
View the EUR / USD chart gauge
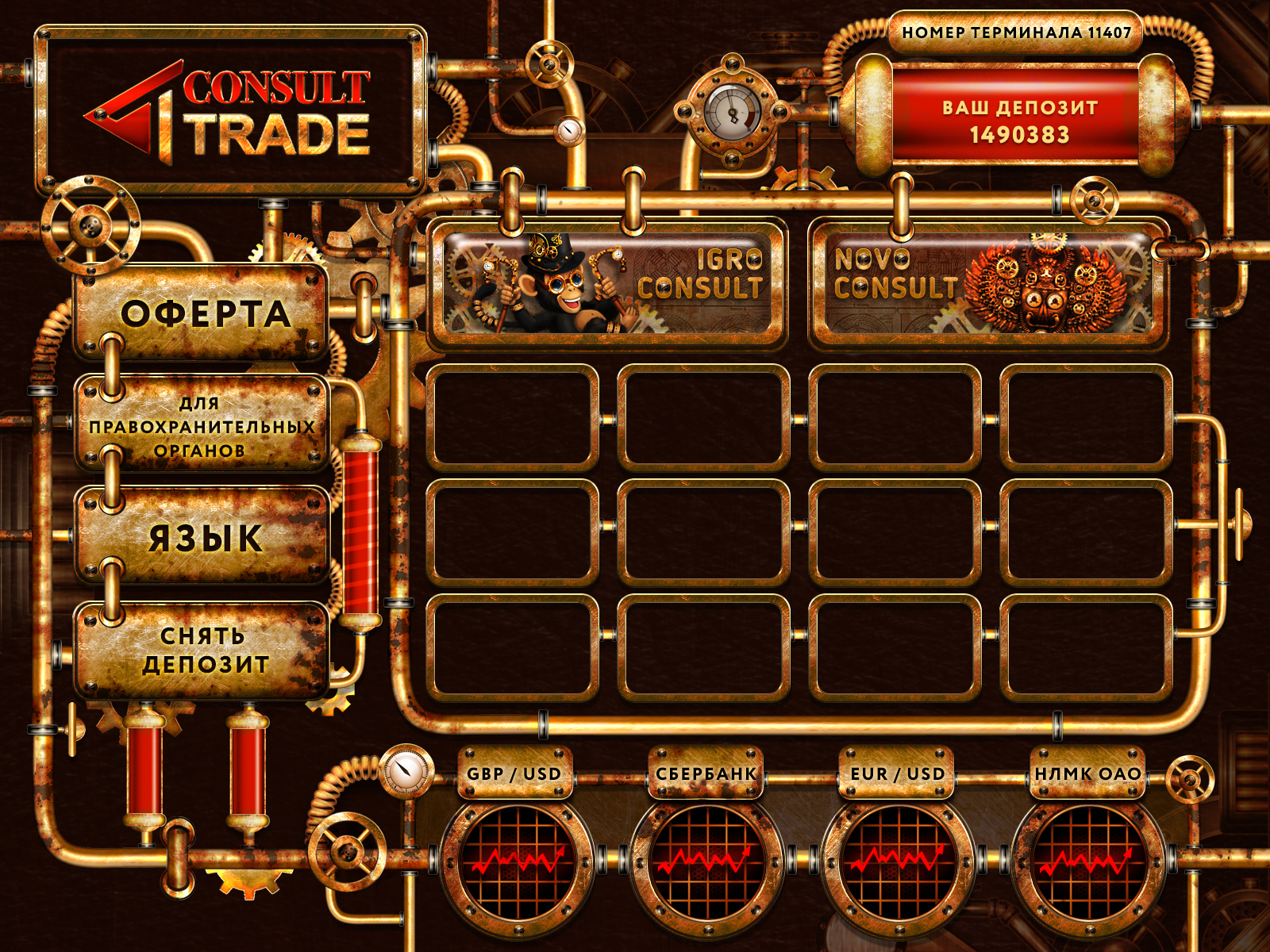(x=897, y=861)
